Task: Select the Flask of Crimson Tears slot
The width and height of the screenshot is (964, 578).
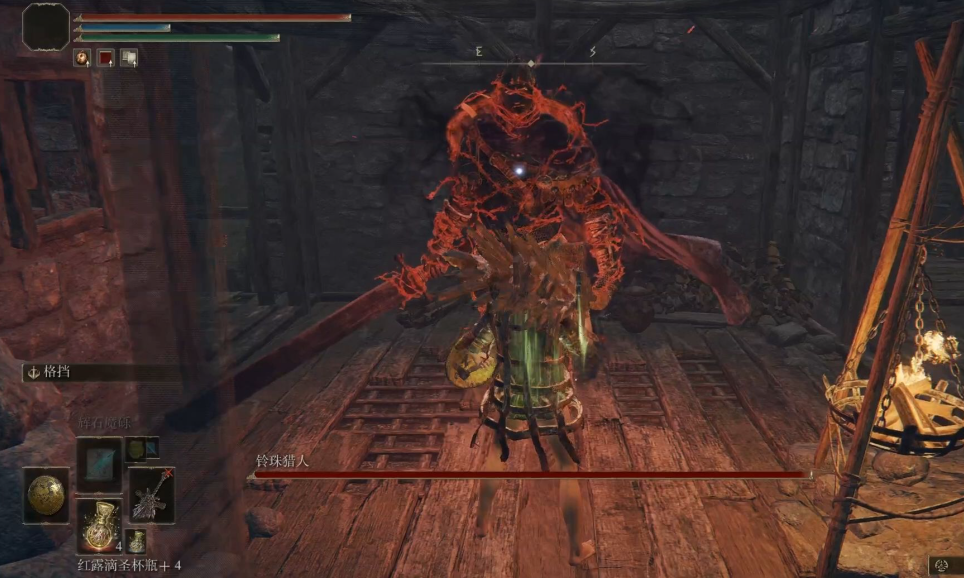Action: coord(99,524)
